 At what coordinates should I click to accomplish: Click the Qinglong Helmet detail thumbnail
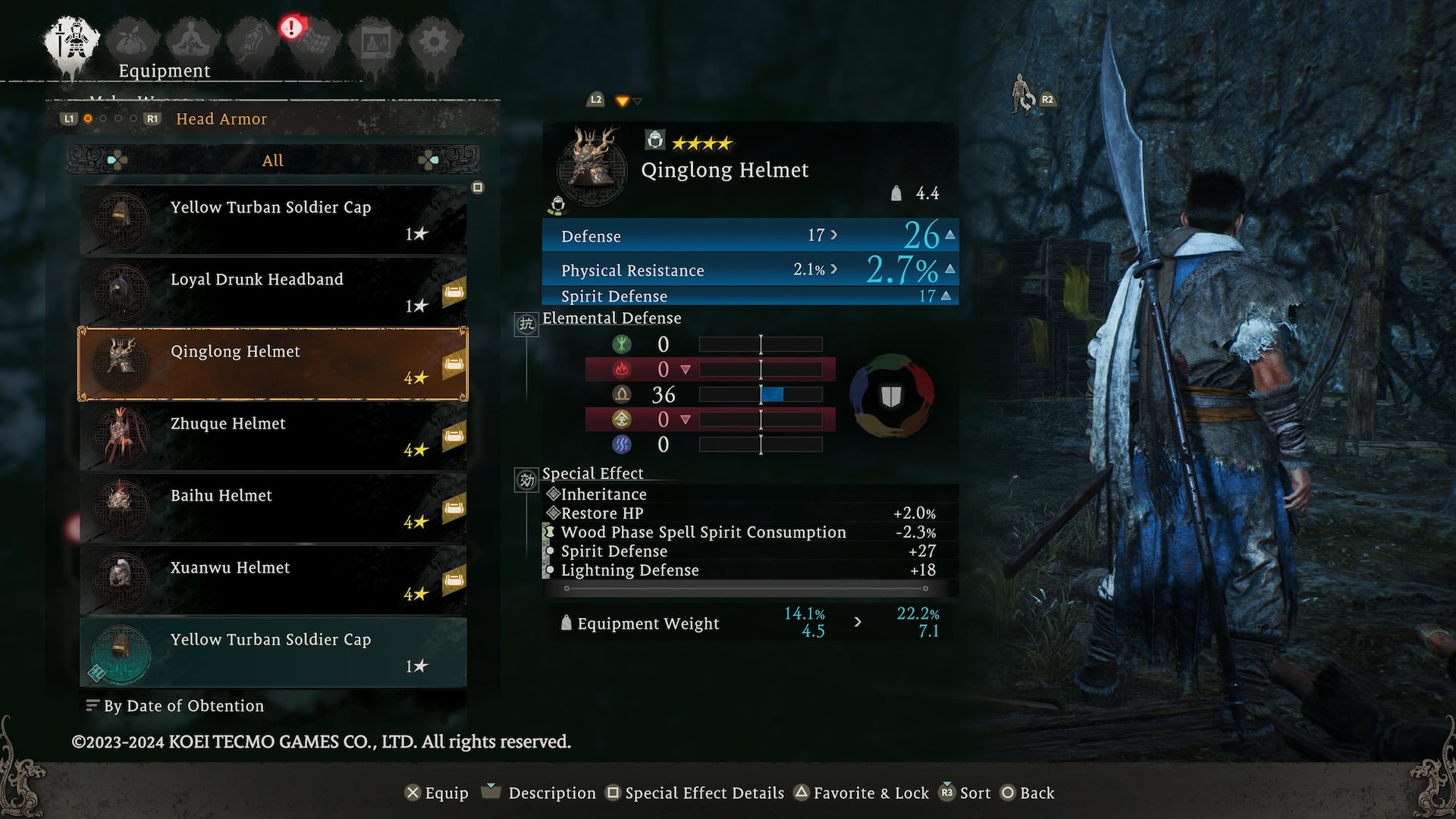point(592,165)
